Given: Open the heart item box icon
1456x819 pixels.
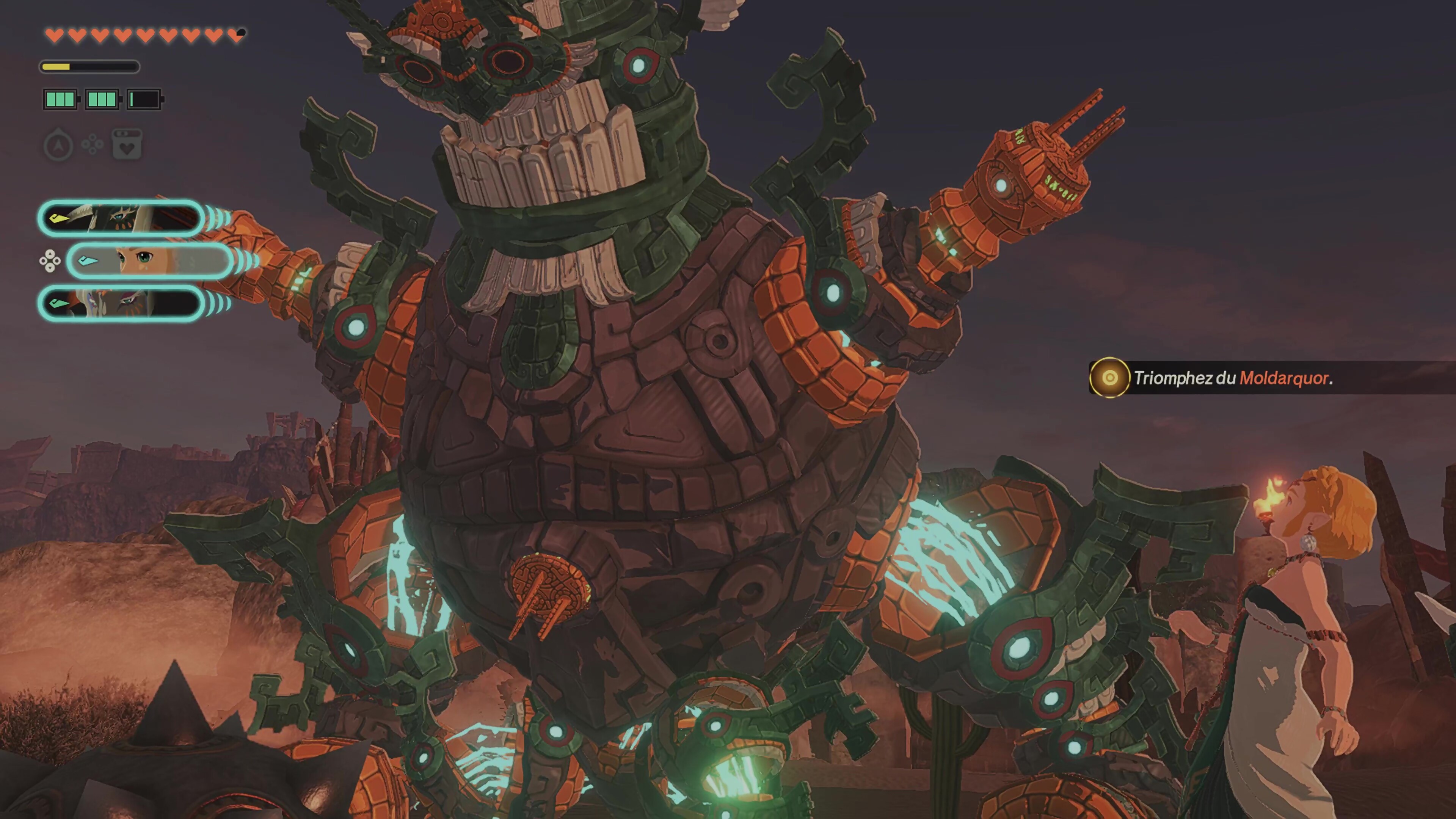Looking at the screenshot, I should point(127,145).
